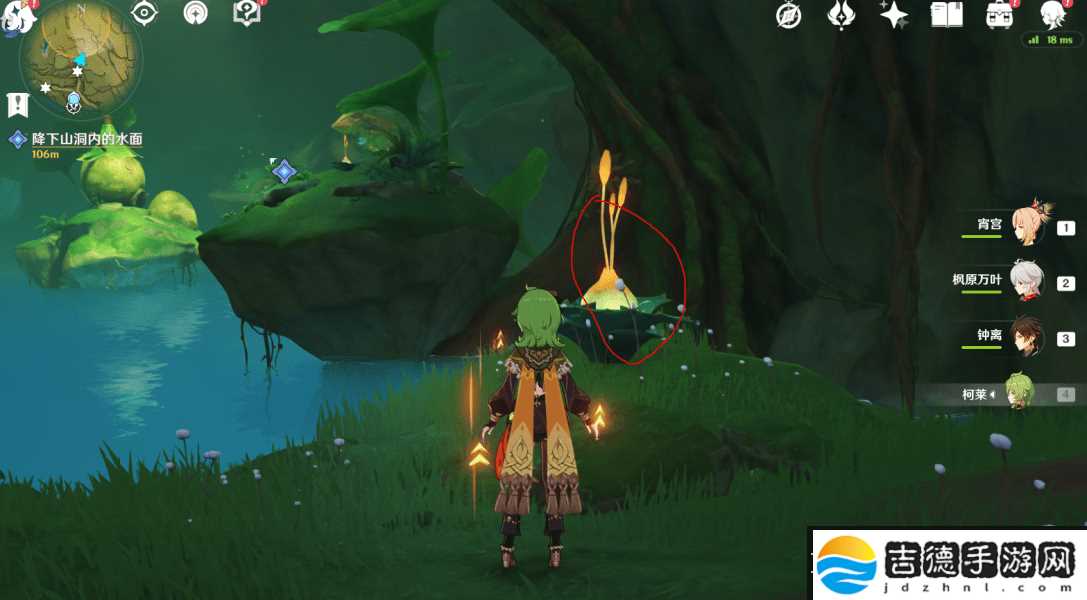
Task: Open the character screen head icon
Action: [x=1051, y=14]
